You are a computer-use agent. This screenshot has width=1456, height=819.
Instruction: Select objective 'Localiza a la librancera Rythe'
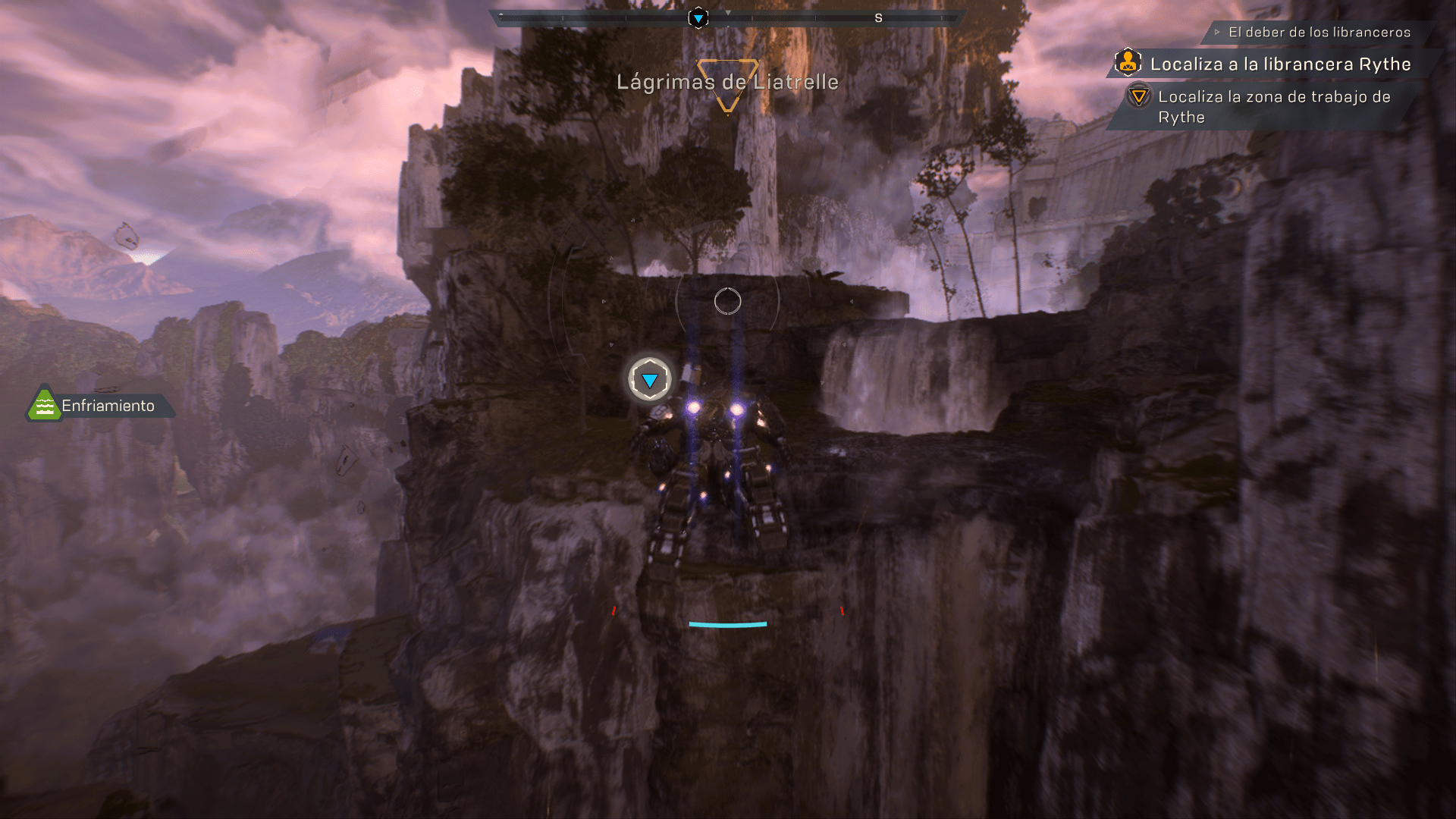[1279, 64]
